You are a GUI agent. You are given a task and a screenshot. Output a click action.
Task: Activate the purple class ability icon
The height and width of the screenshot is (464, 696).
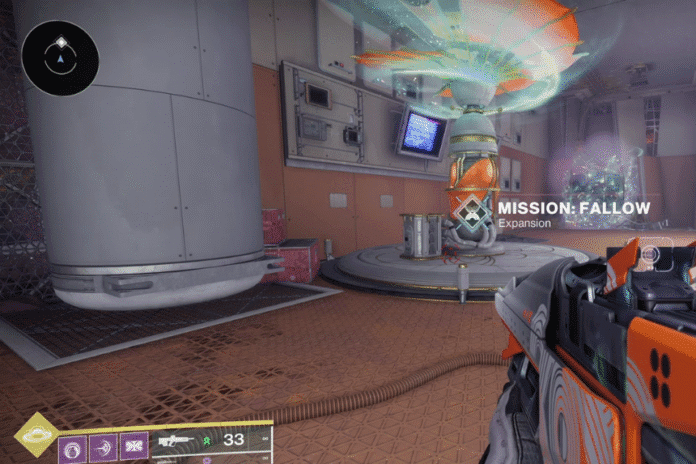(134, 447)
